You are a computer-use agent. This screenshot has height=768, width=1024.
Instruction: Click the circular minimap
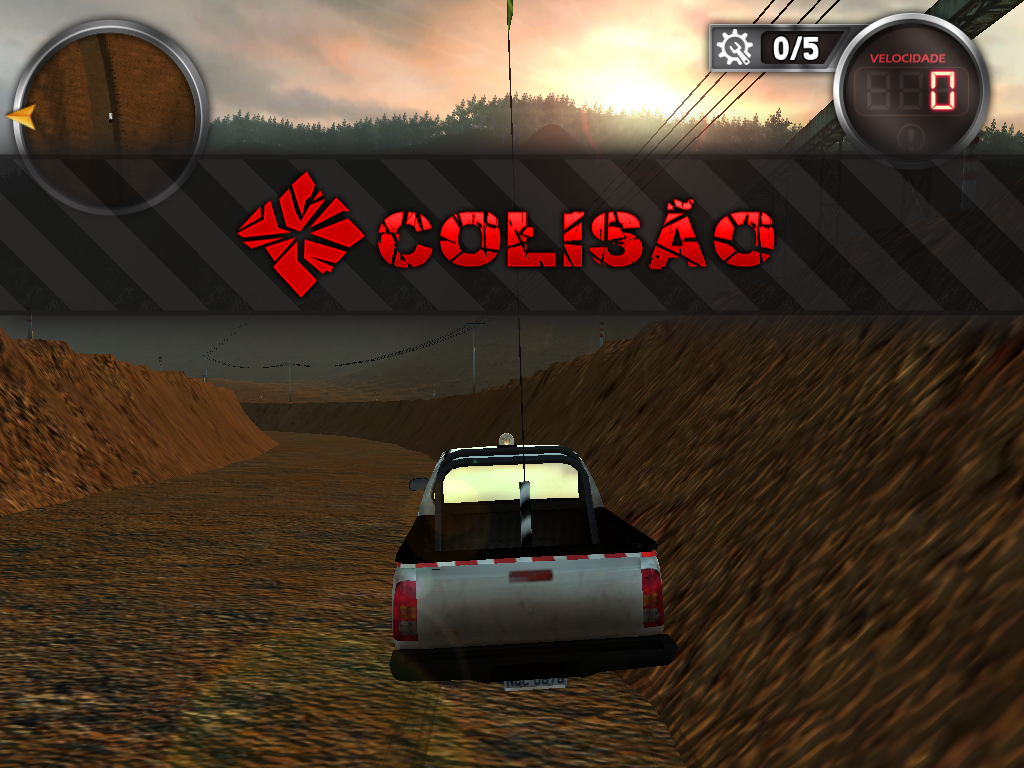tap(108, 115)
